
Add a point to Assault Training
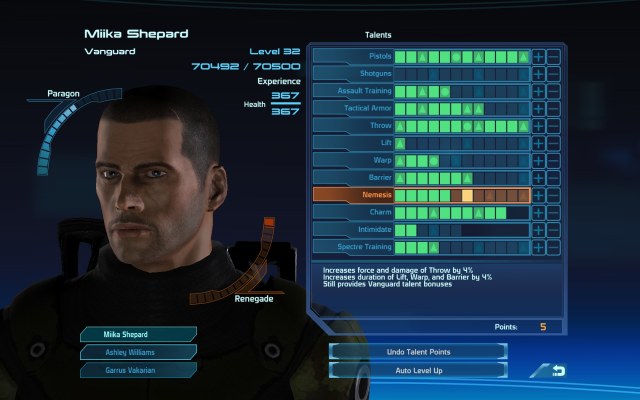[538, 91]
